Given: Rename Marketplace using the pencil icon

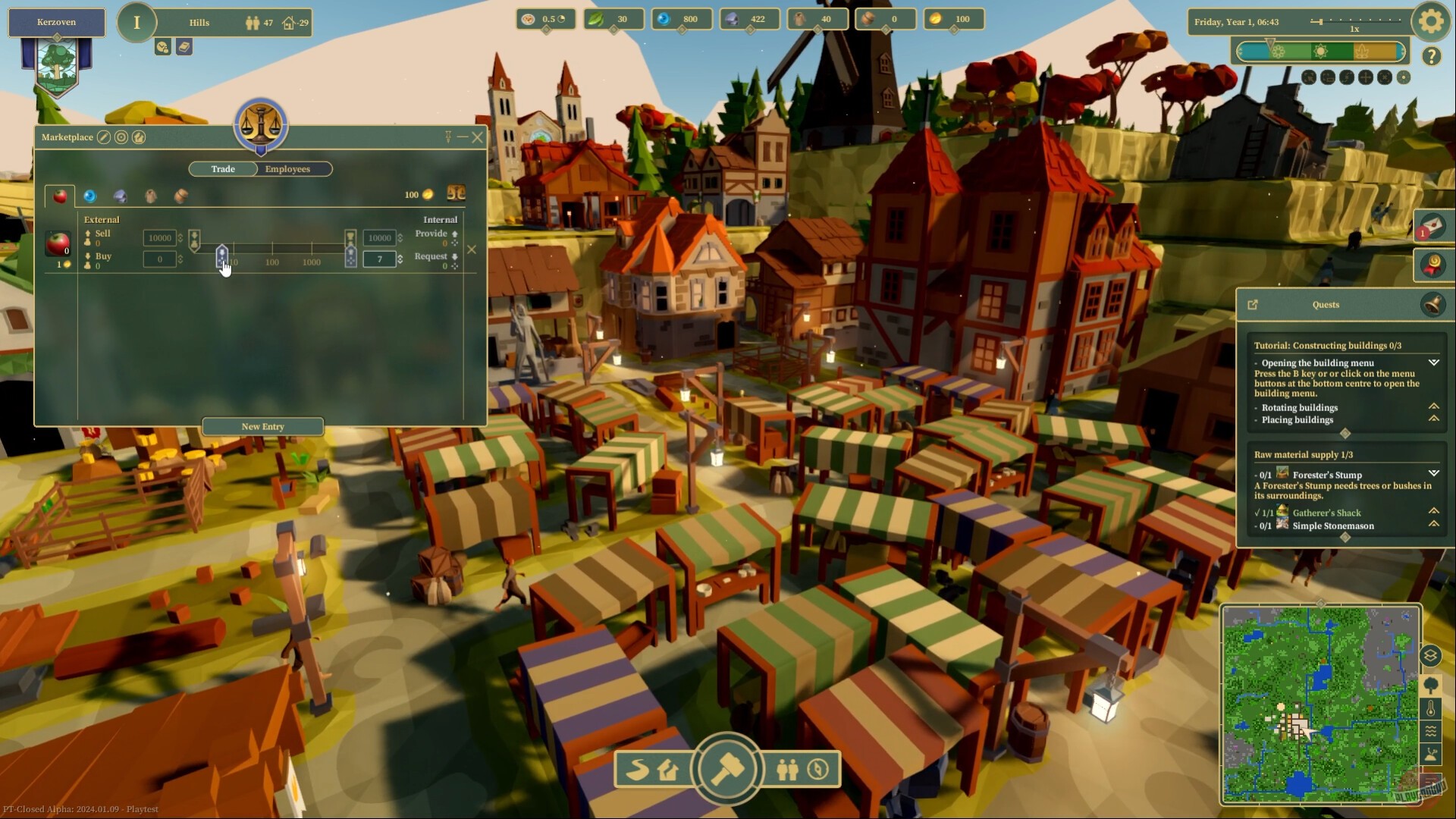Looking at the screenshot, I should tap(103, 137).
